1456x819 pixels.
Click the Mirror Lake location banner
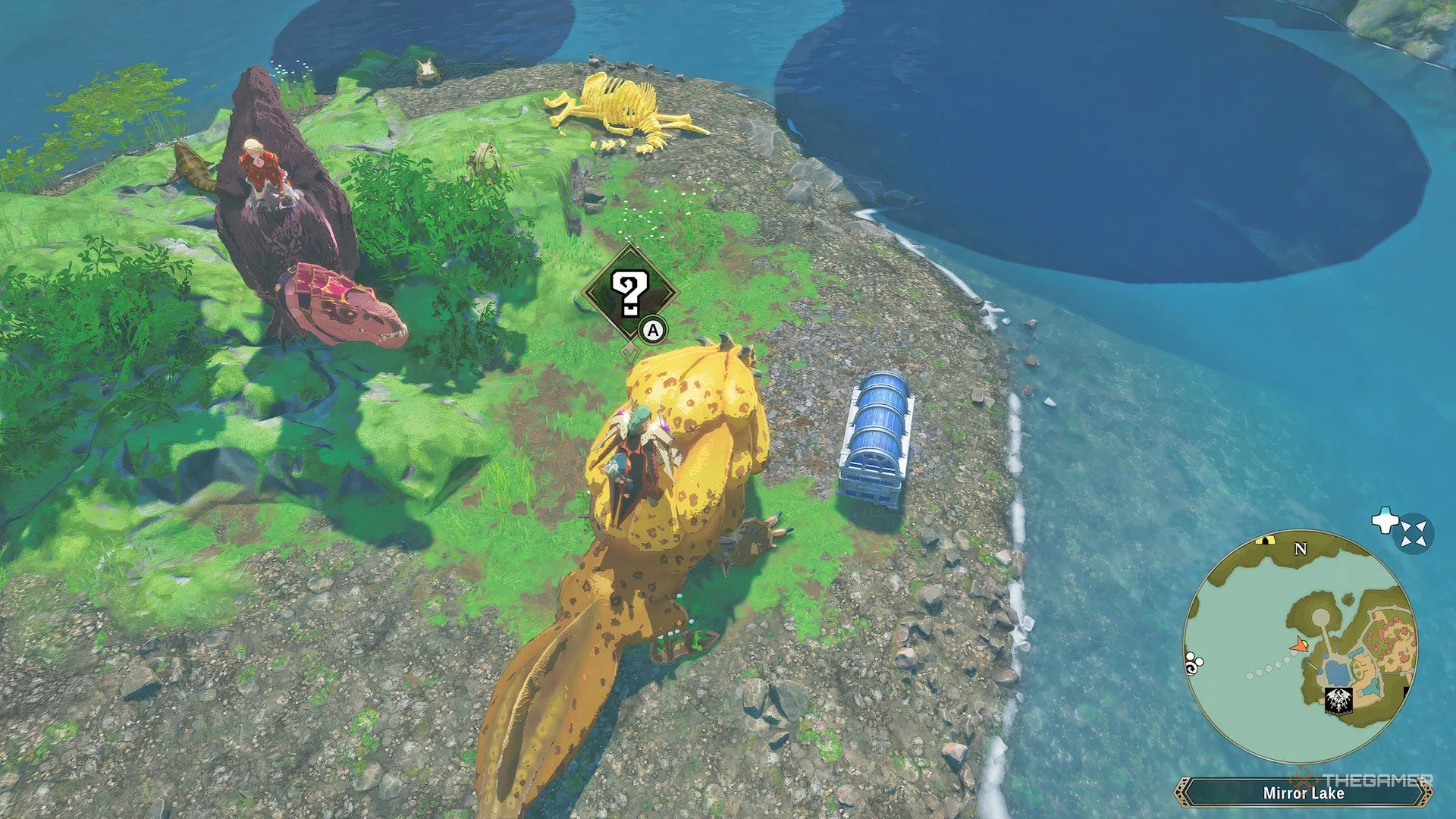point(1303,793)
